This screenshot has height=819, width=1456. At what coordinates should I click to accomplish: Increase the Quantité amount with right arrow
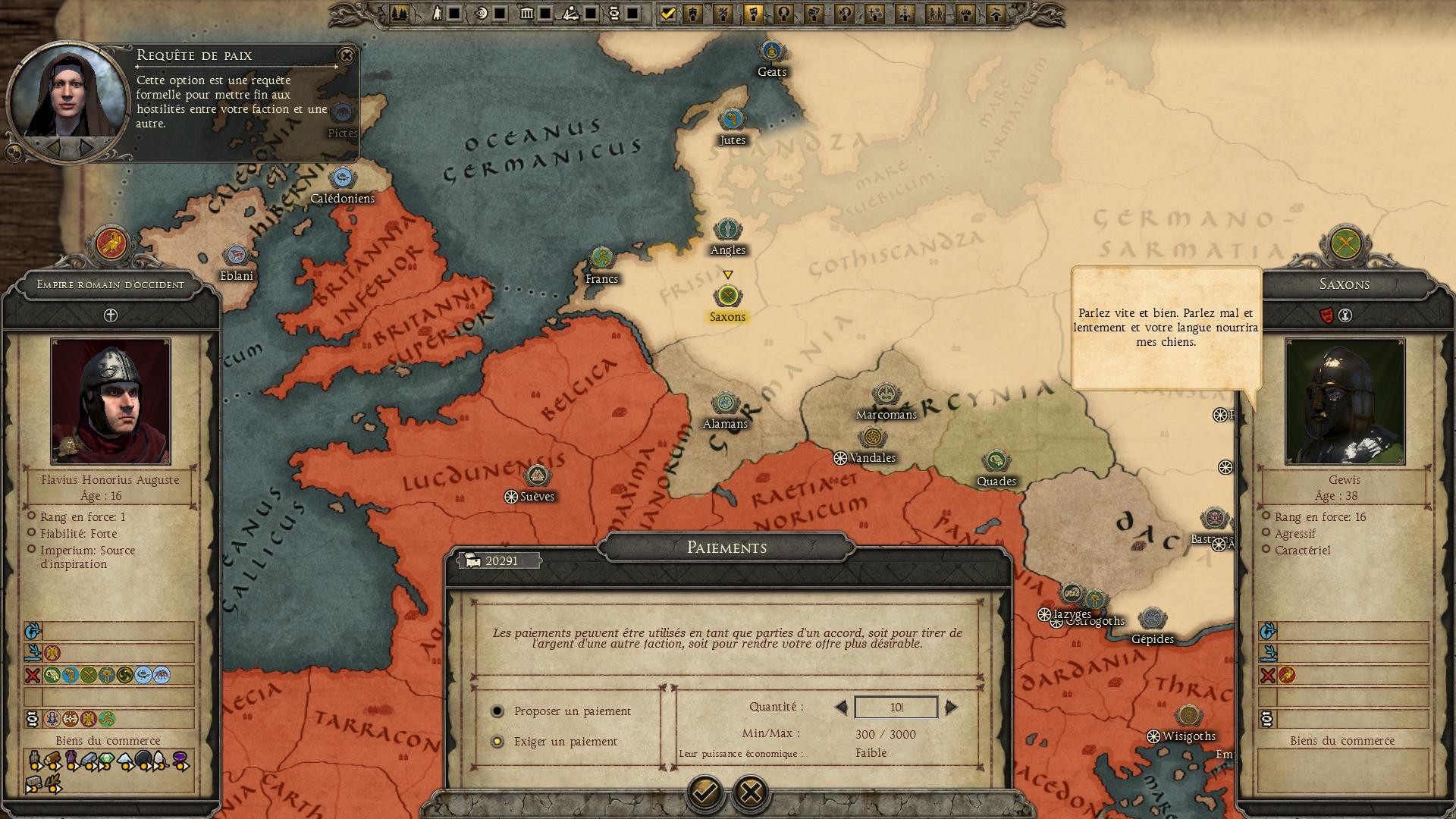tap(951, 708)
